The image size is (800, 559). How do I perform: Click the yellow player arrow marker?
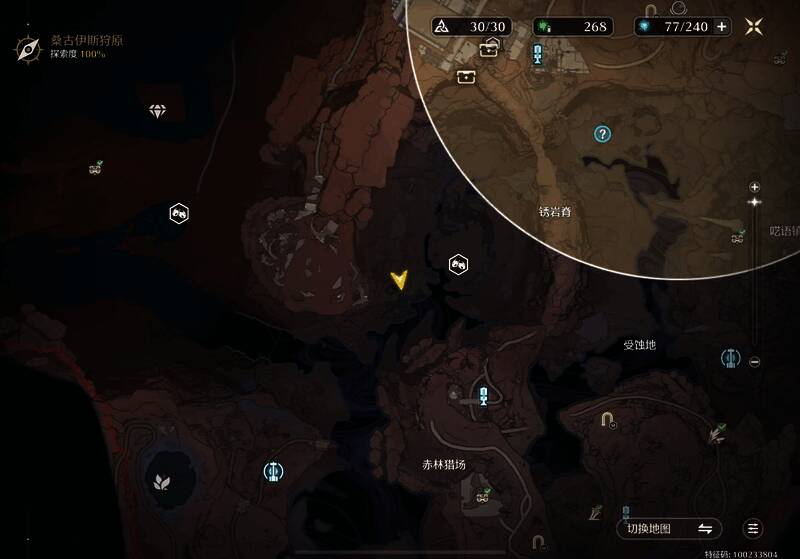(x=400, y=280)
